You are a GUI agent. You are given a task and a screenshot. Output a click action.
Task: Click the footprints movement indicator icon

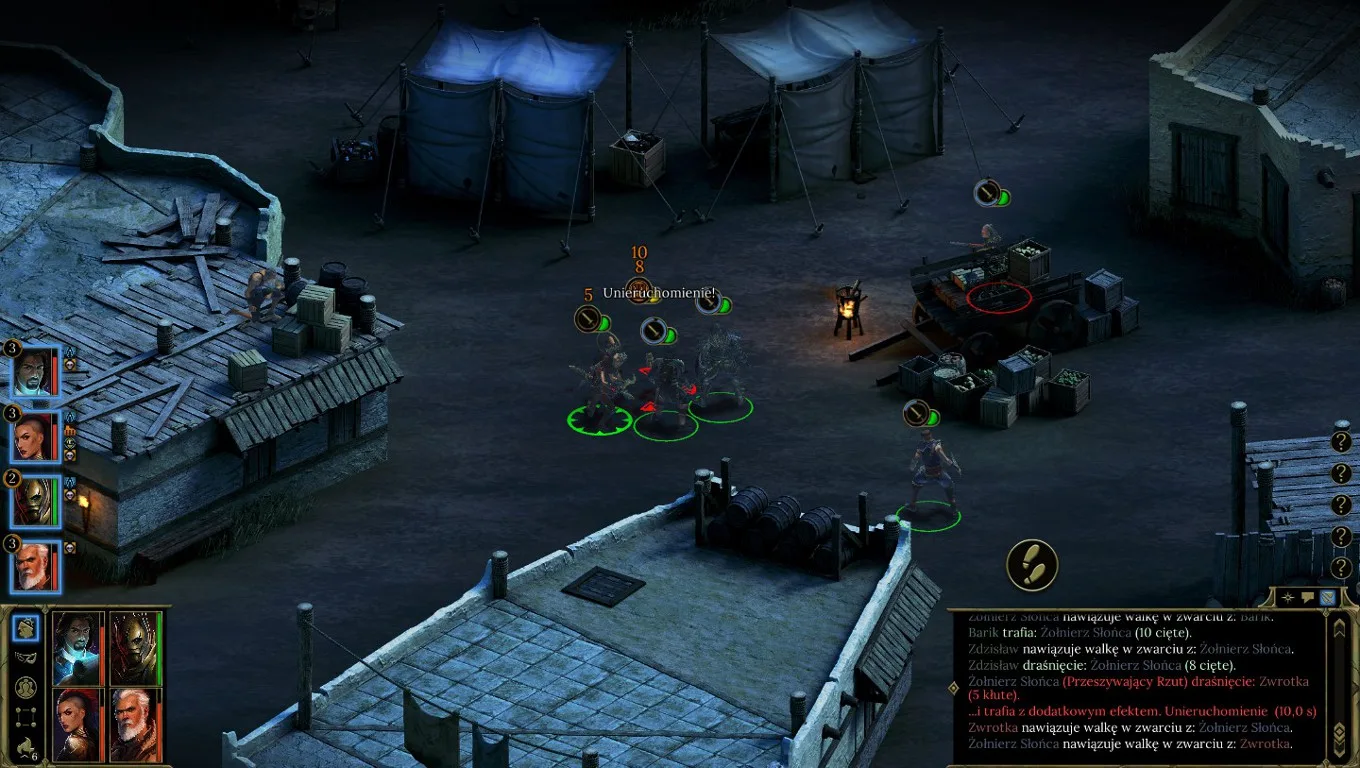point(1035,566)
